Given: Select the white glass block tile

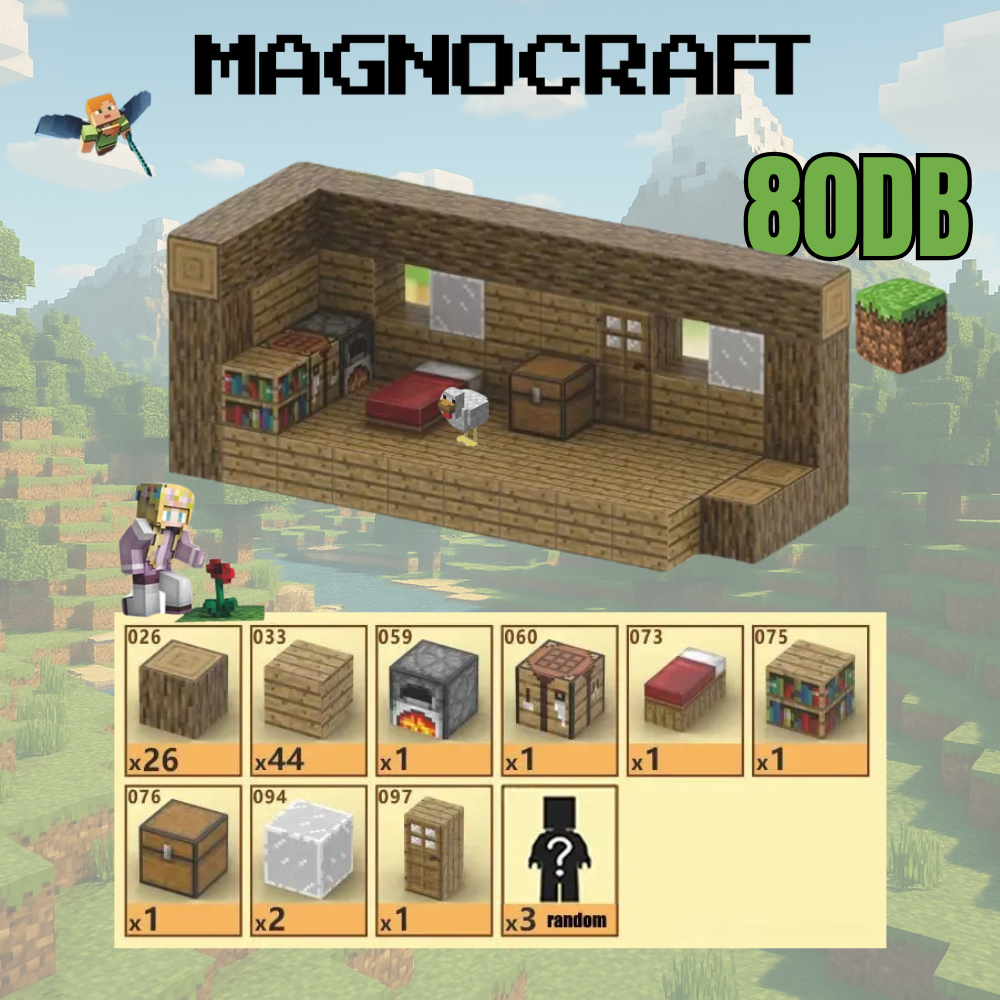Looking at the screenshot, I should [308, 860].
